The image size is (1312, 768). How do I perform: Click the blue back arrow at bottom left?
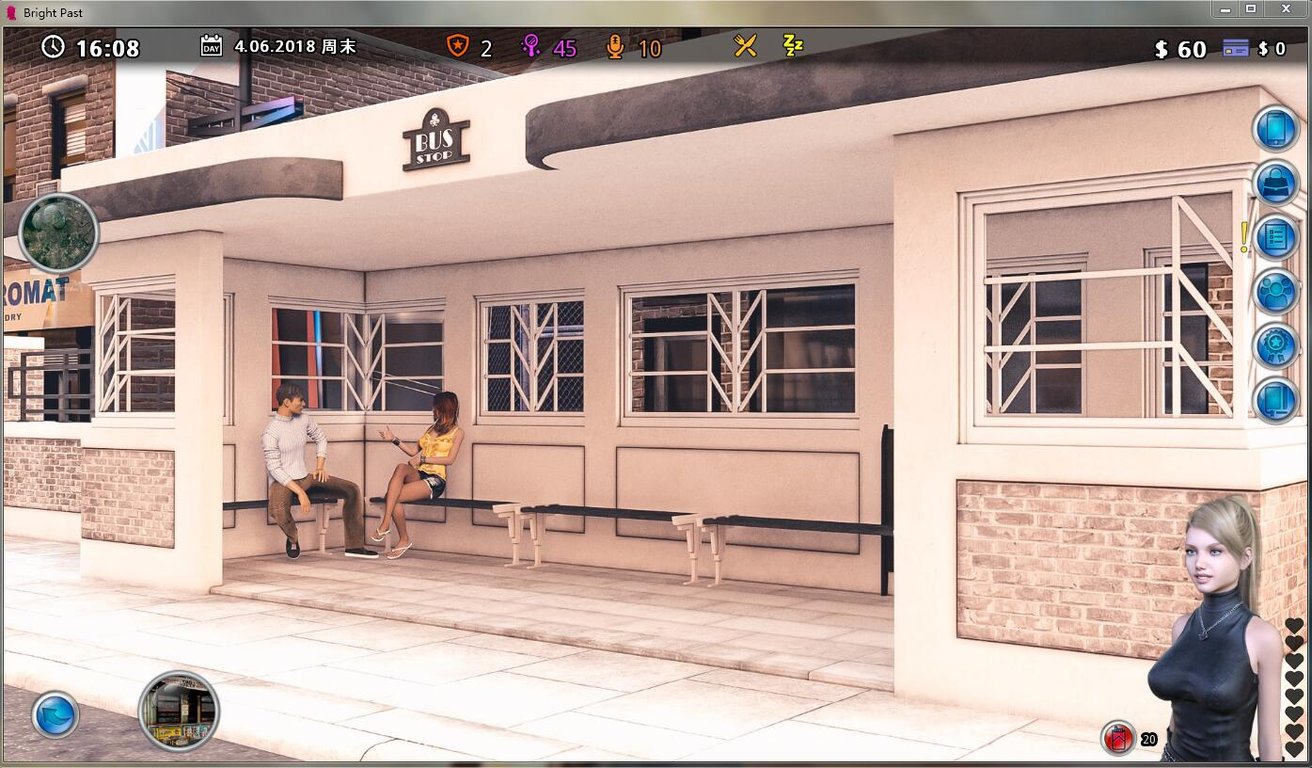(x=55, y=712)
